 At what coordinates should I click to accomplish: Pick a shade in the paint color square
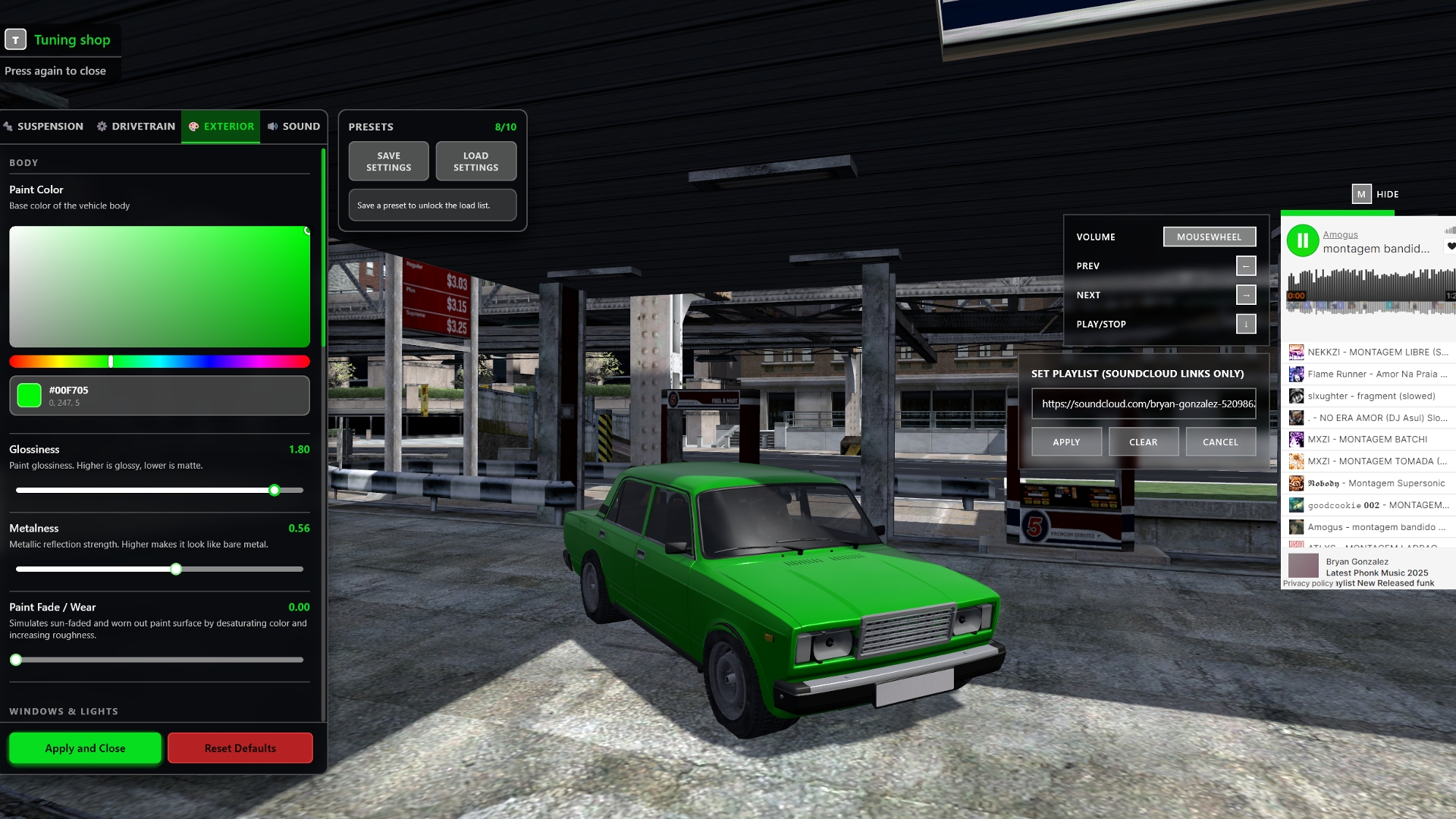click(159, 287)
